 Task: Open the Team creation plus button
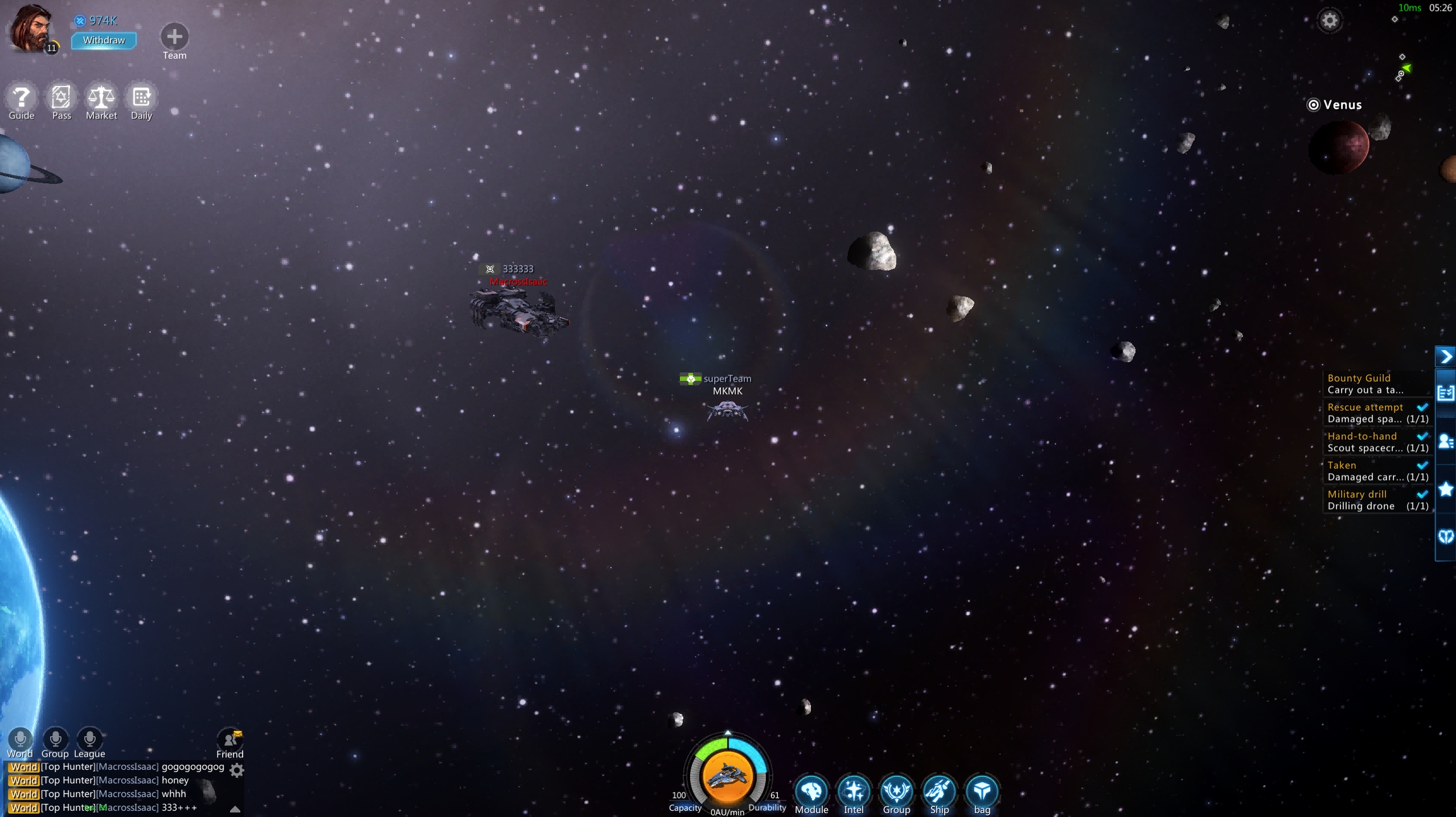(174, 37)
